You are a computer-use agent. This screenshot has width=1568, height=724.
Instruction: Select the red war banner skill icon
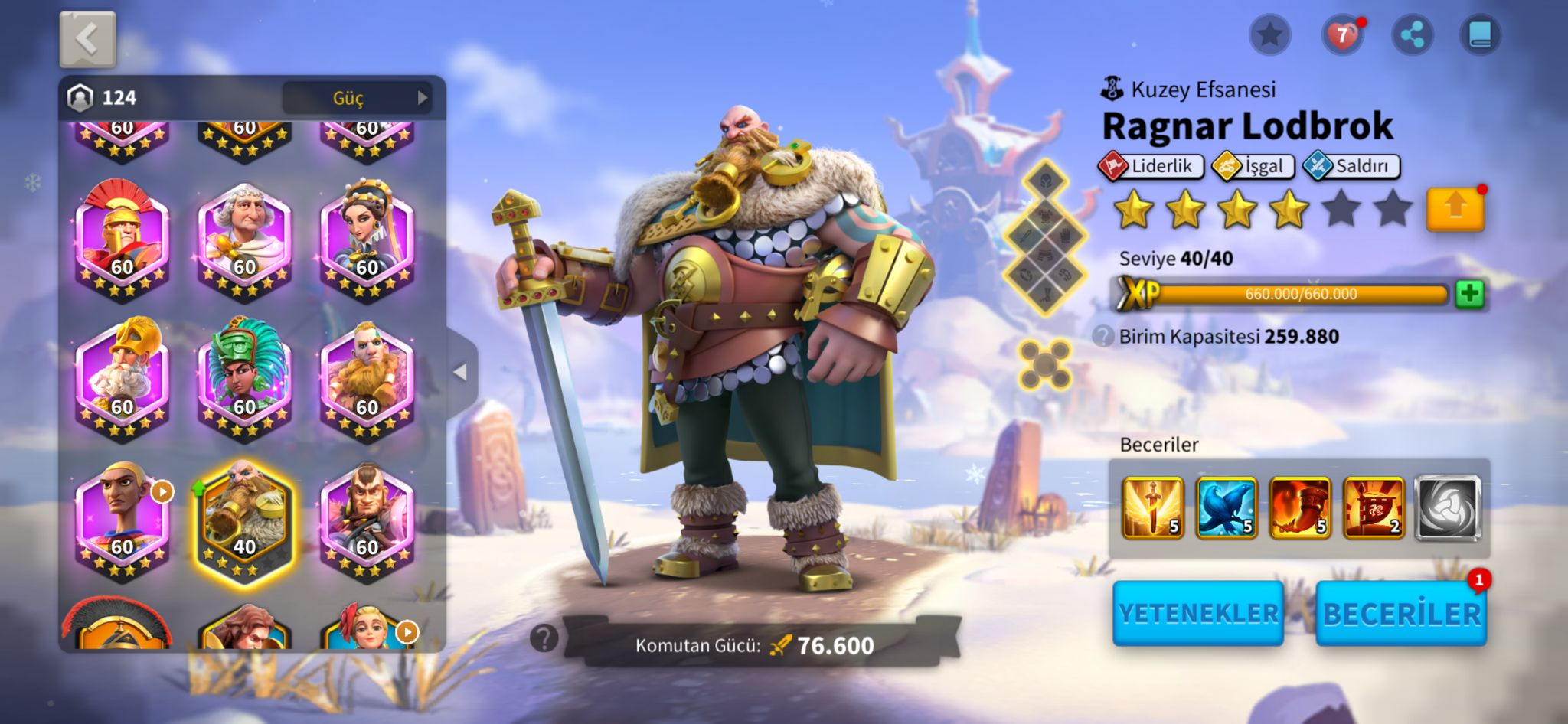tap(1373, 507)
